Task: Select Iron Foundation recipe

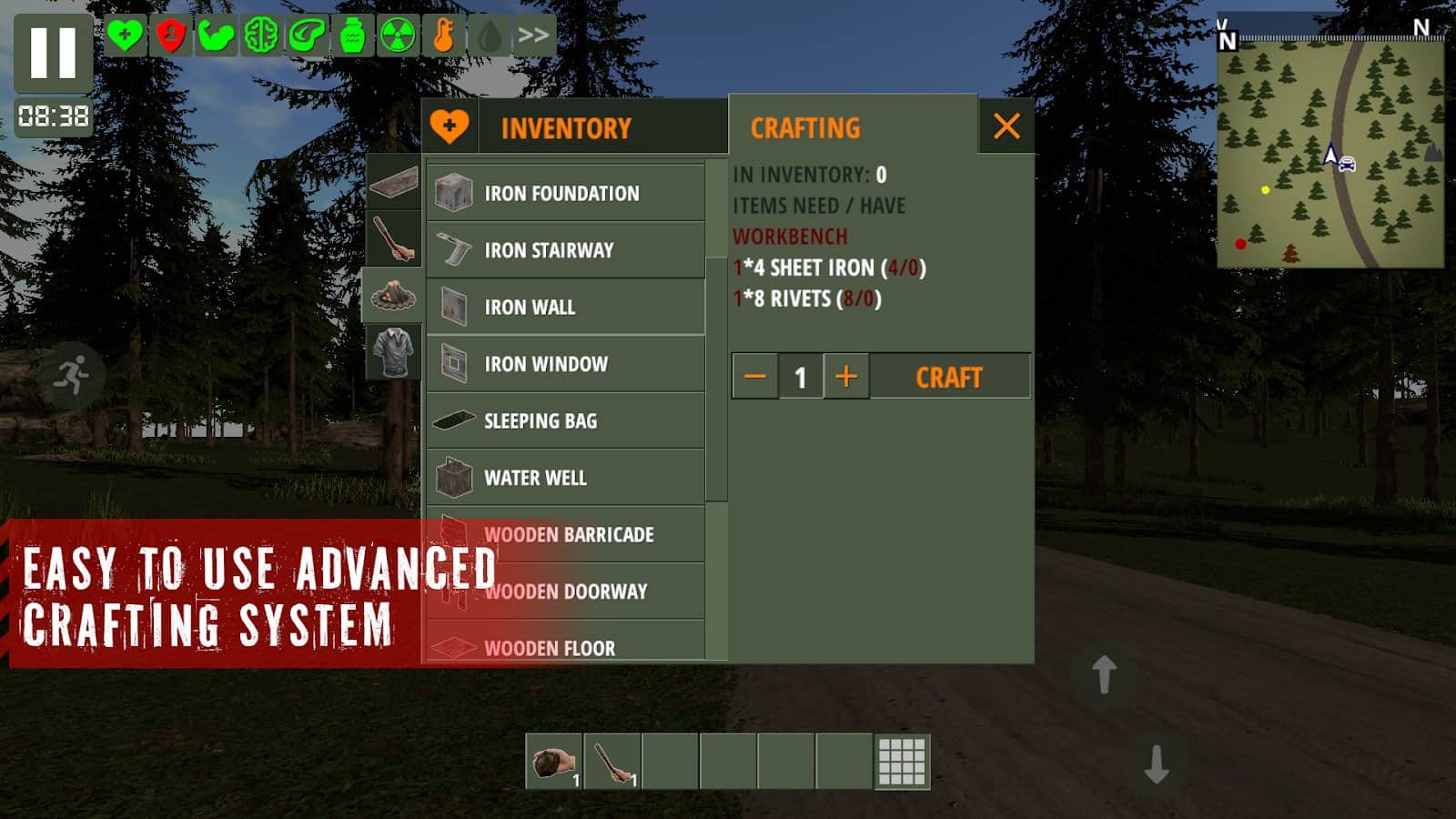Action: pyautogui.click(x=565, y=193)
